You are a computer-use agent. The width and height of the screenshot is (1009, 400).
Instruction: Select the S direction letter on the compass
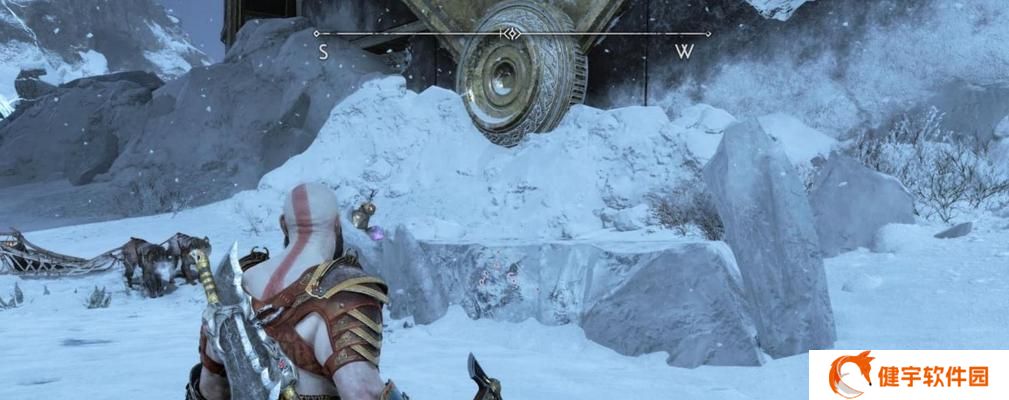point(323,53)
